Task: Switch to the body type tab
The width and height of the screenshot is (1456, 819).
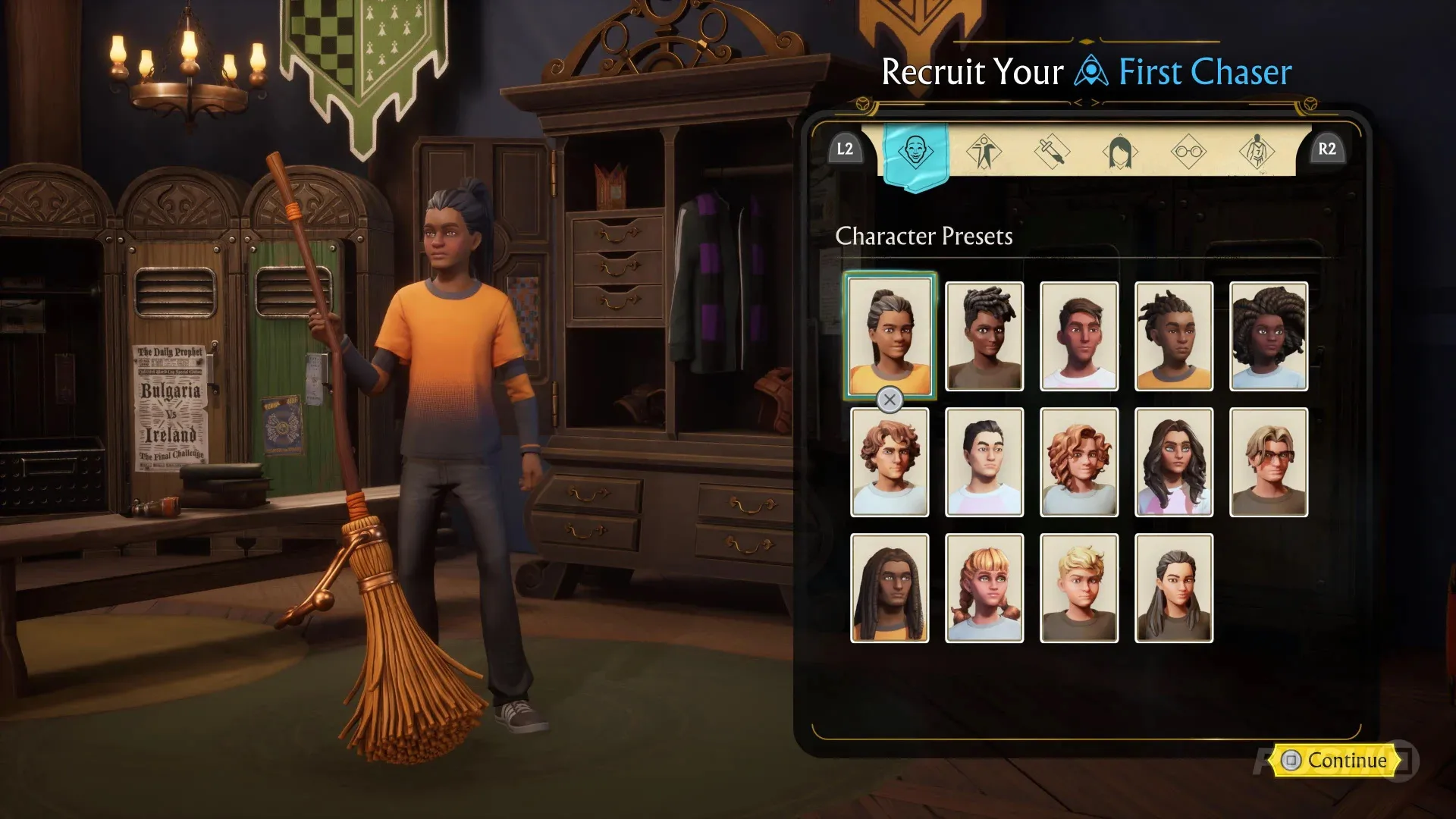Action: pos(984,151)
